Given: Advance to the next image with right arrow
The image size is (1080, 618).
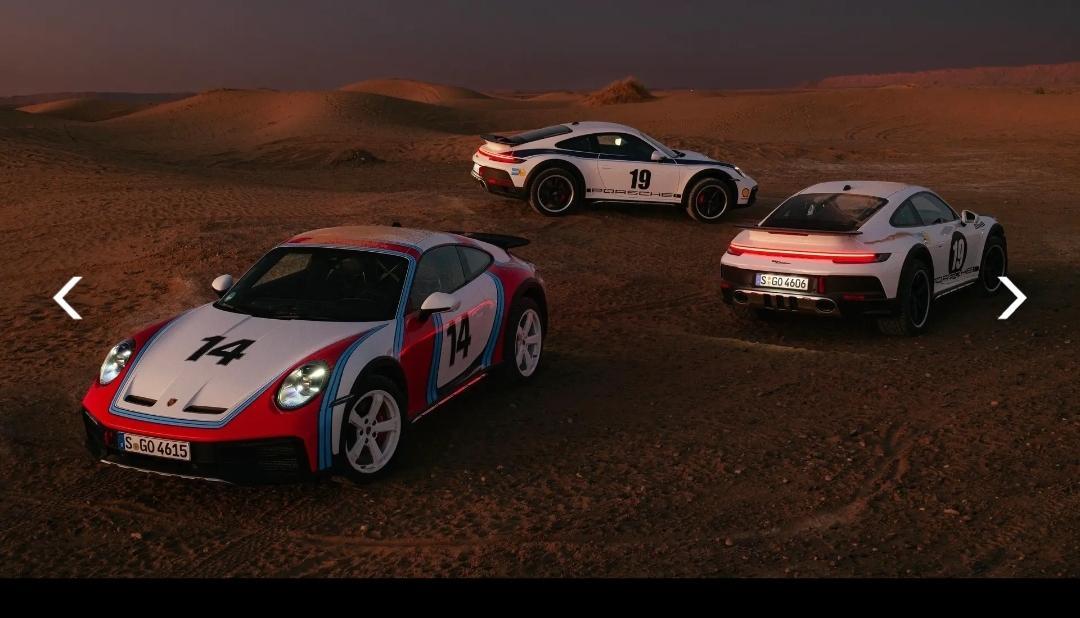Looking at the screenshot, I should tap(1011, 298).
